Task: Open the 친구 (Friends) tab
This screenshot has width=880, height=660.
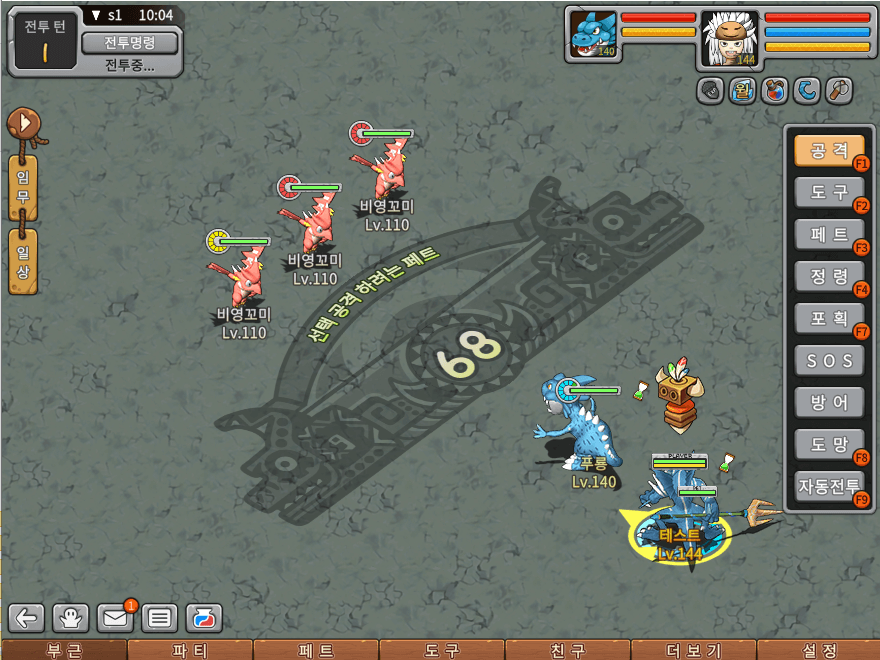Action: pyautogui.click(x=568, y=651)
